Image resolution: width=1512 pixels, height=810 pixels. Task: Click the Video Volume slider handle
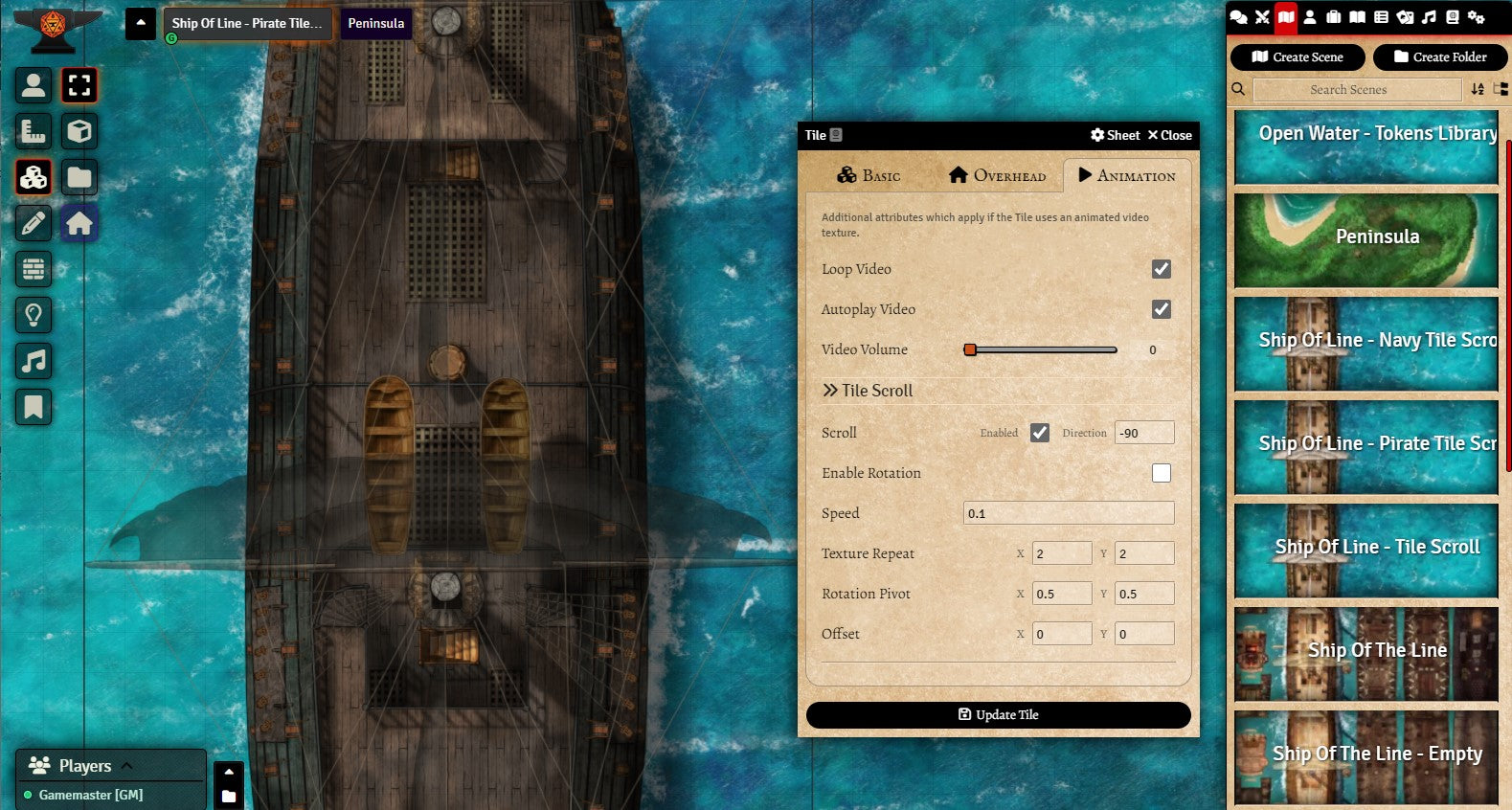[x=970, y=349]
